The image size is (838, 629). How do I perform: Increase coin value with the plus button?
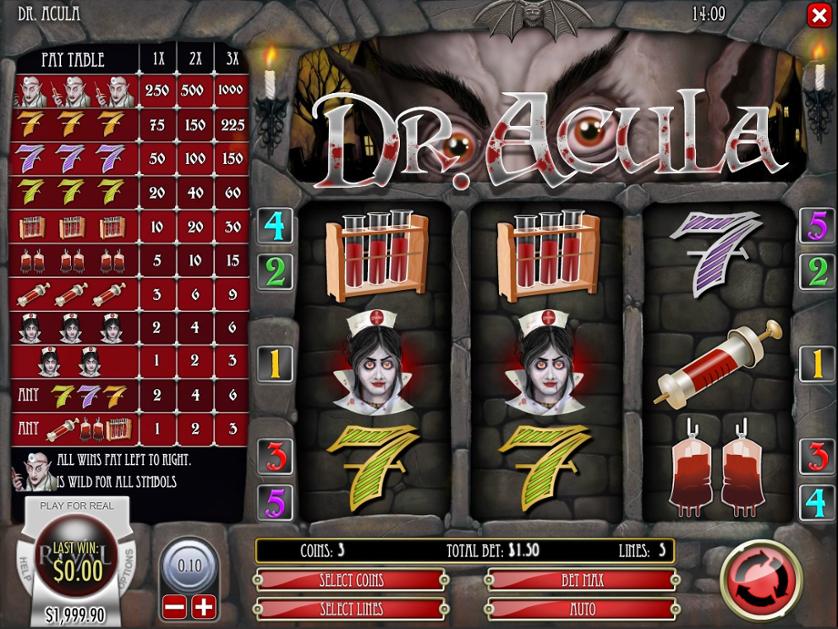pyautogui.click(x=203, y=605)
